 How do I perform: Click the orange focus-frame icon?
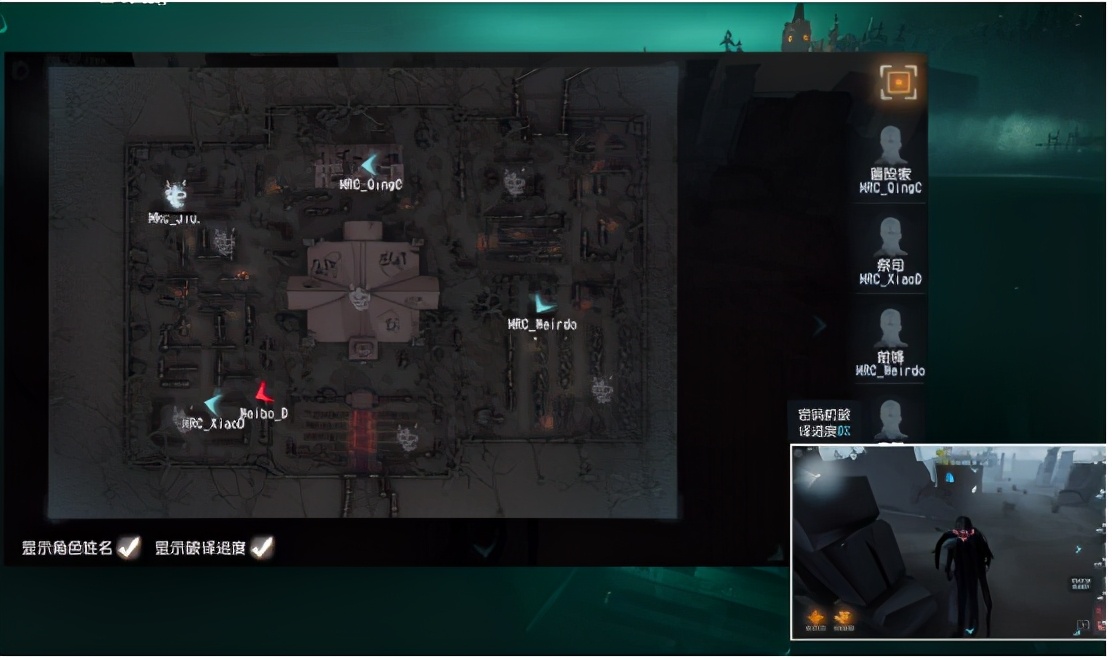pos(897,82)
